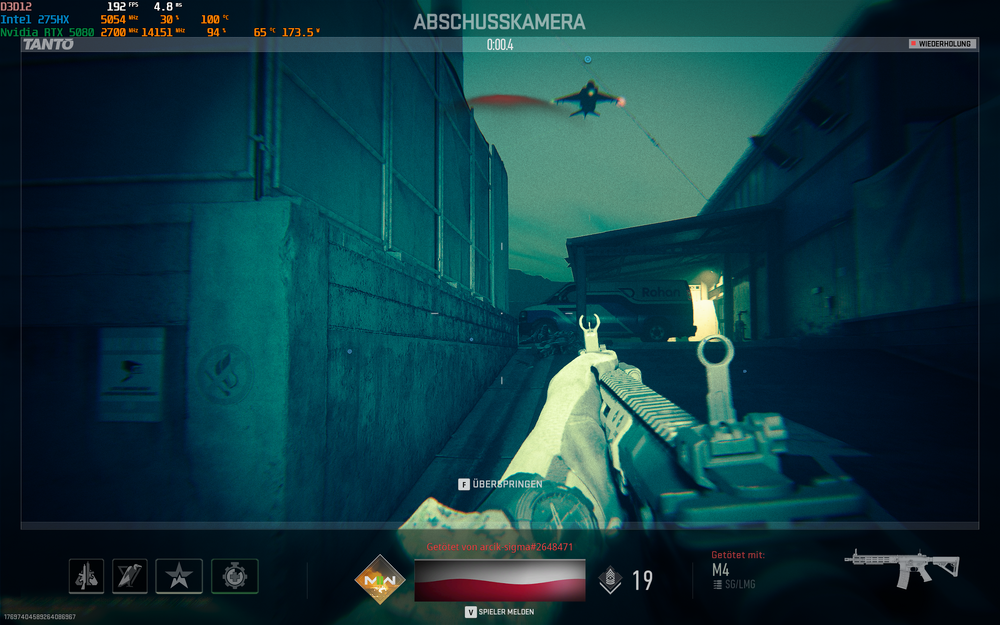Click the Wiederholung replay indicator
The image size is (1000, 625).
click(941, 44)
